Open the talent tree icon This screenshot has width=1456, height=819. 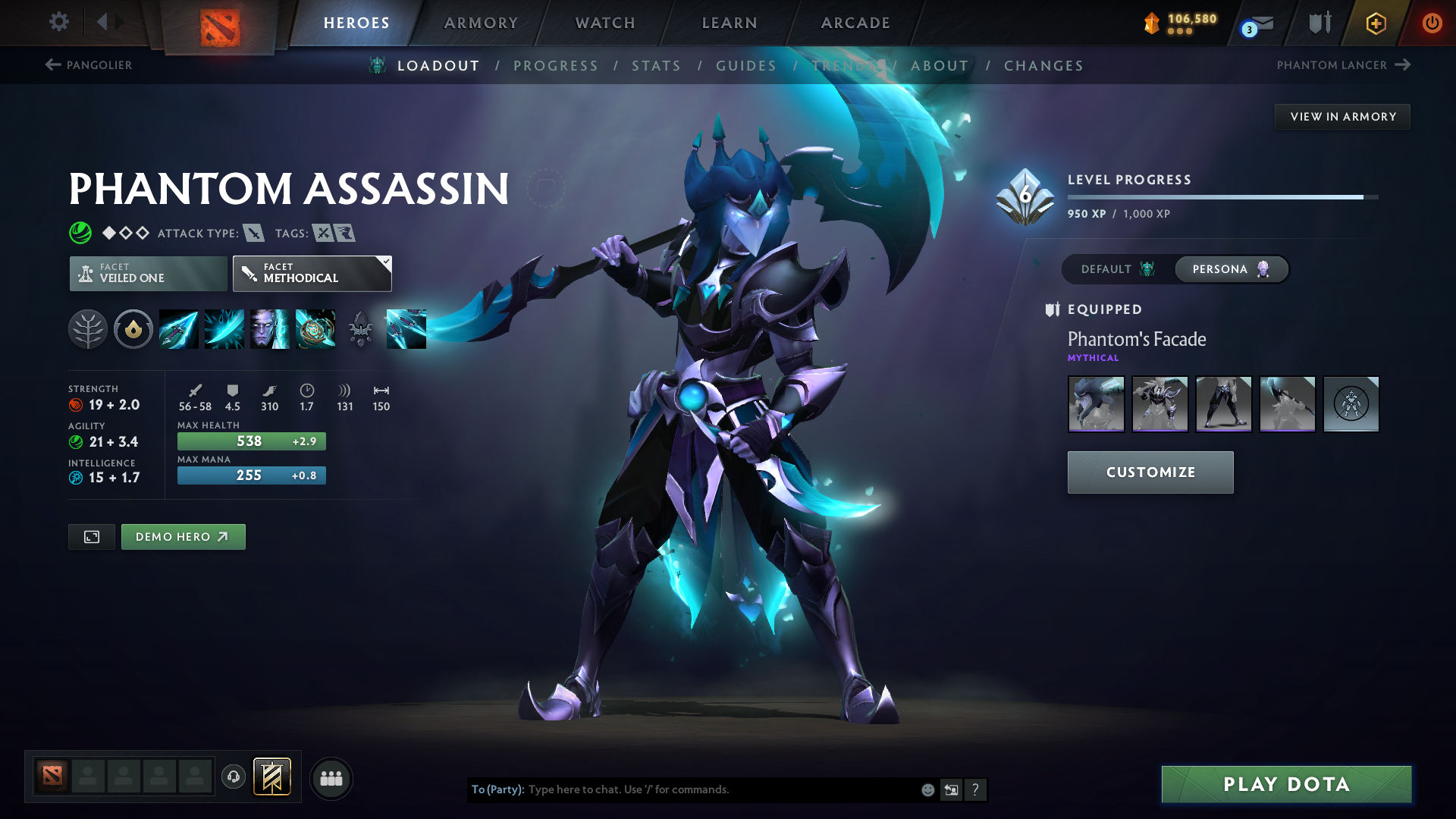[x=87, y=329]
